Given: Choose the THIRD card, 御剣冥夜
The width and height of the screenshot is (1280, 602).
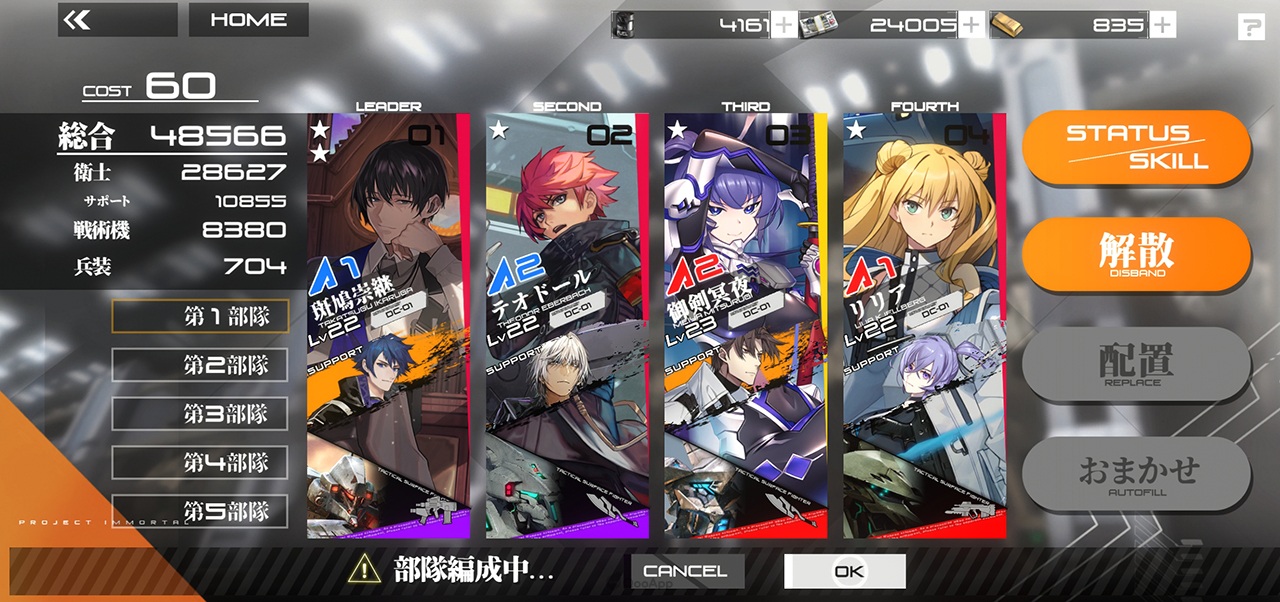Looking at the screenshot, I should [746, 325].
